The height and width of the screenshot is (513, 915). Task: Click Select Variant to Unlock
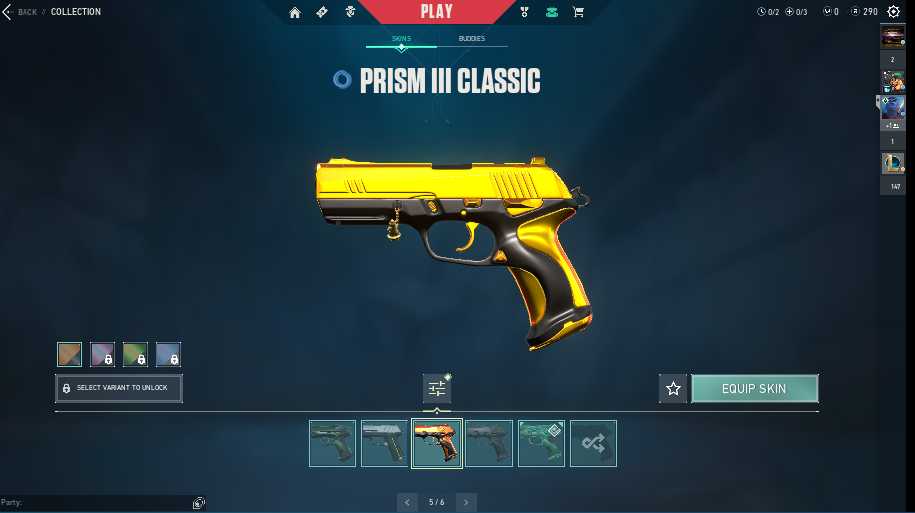pos(119,388)
